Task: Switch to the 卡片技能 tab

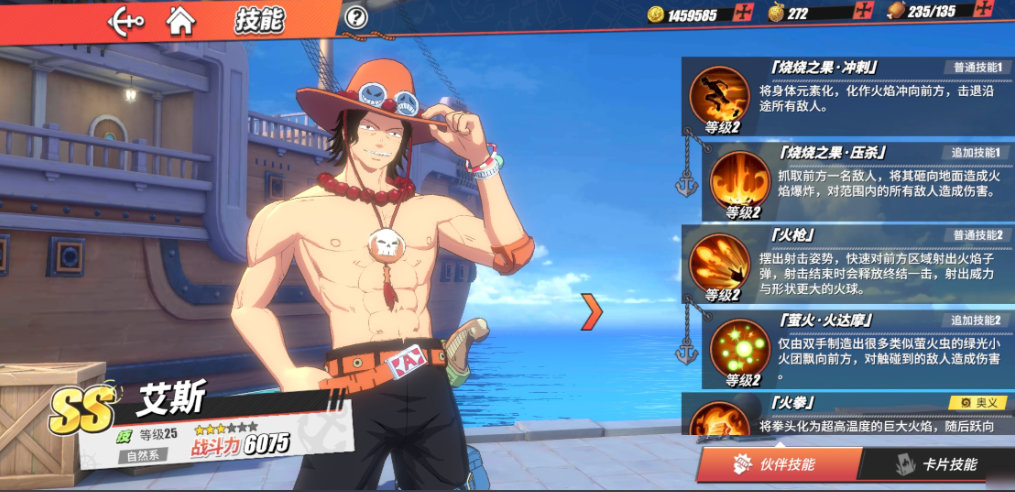Action: click(937, 465)
